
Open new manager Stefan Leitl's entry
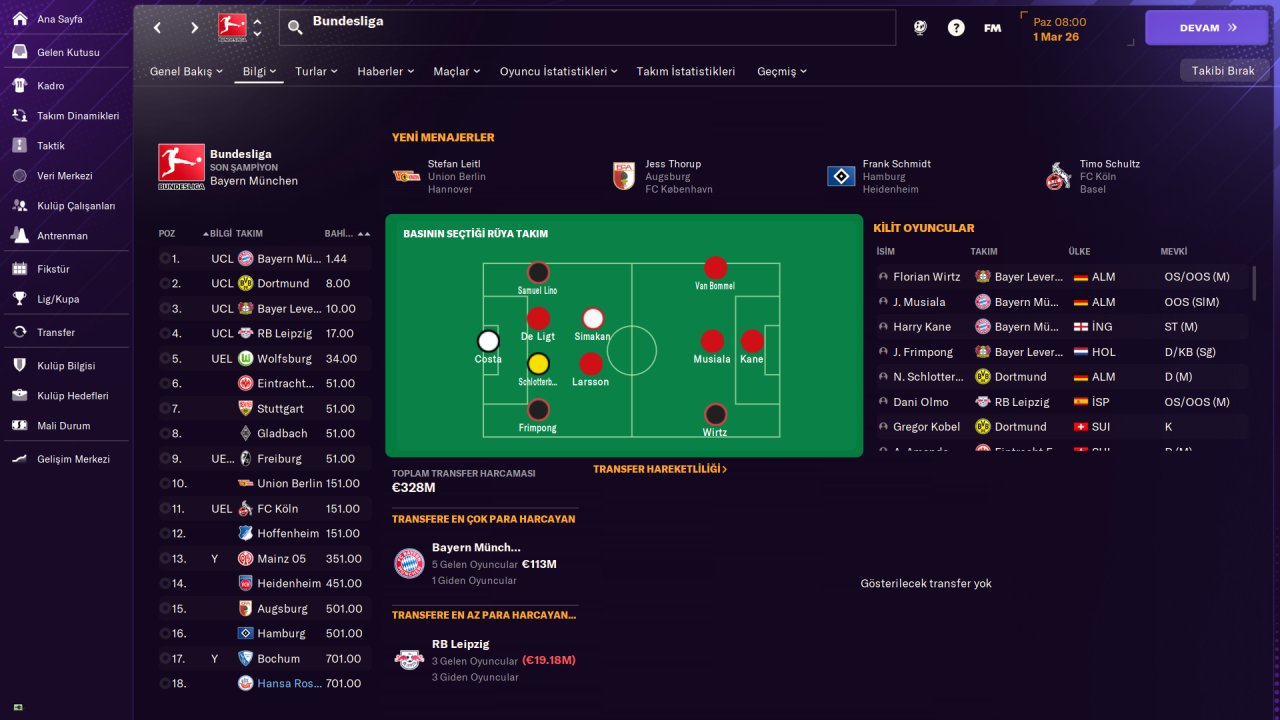[453, 164]
